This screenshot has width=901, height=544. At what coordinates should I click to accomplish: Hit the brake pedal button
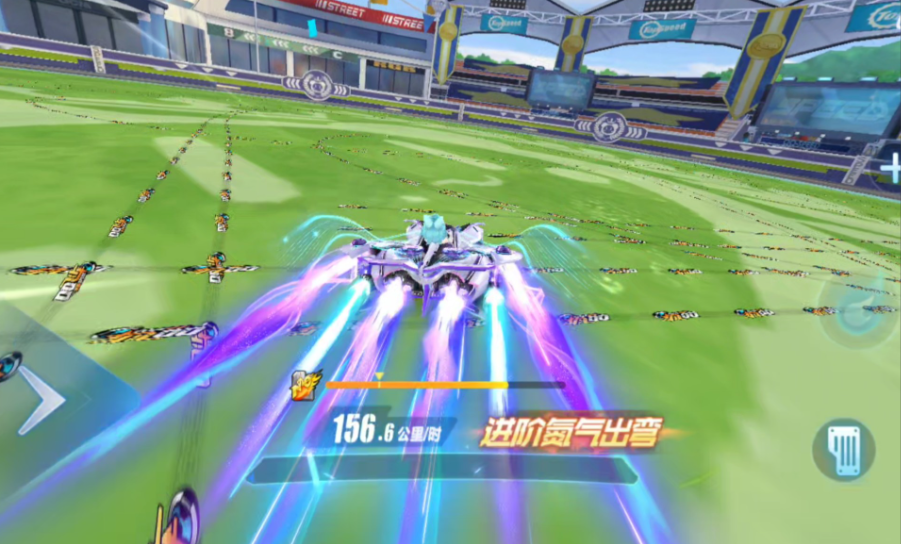[843, 449]
